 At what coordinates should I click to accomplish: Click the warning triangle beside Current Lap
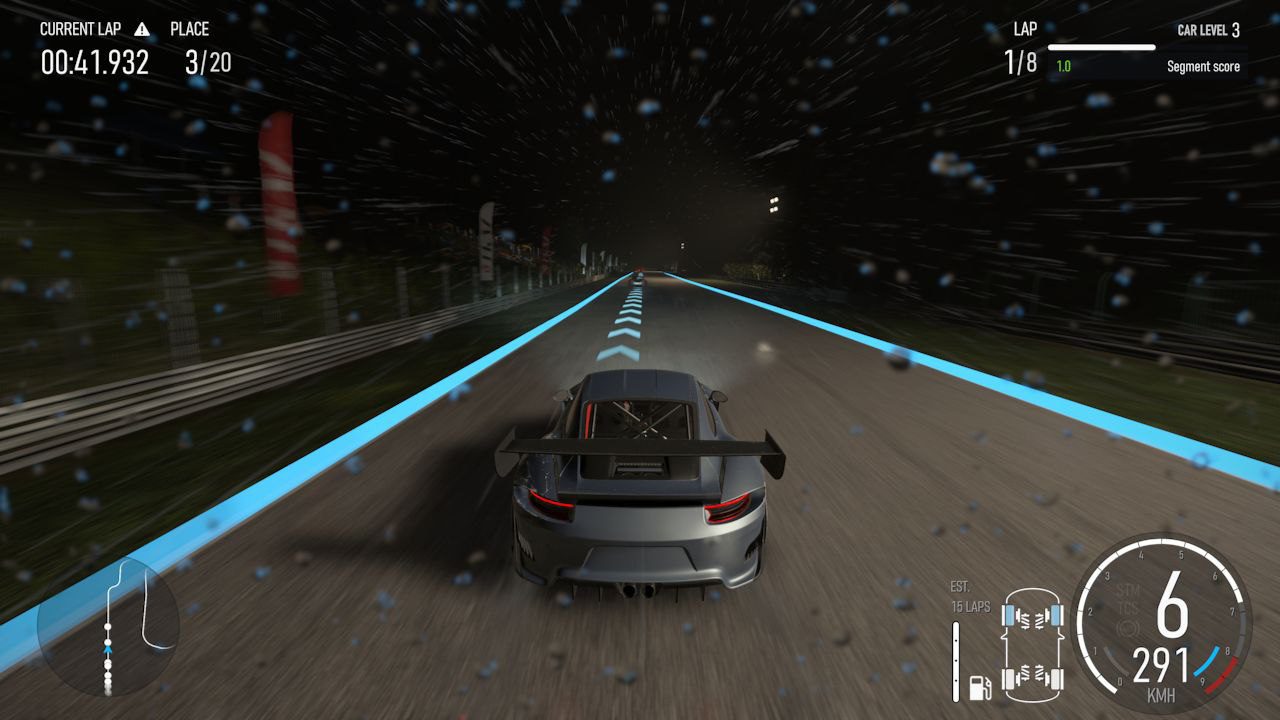pos(142,29)
